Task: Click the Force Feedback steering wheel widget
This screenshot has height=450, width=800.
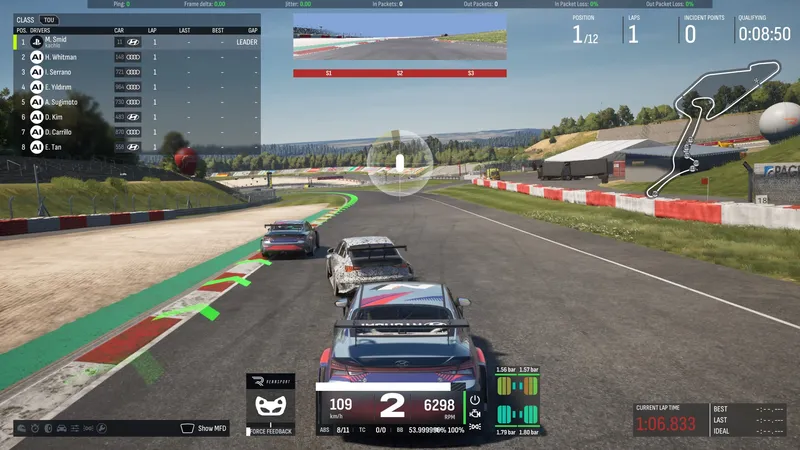Action: (270, 405)
